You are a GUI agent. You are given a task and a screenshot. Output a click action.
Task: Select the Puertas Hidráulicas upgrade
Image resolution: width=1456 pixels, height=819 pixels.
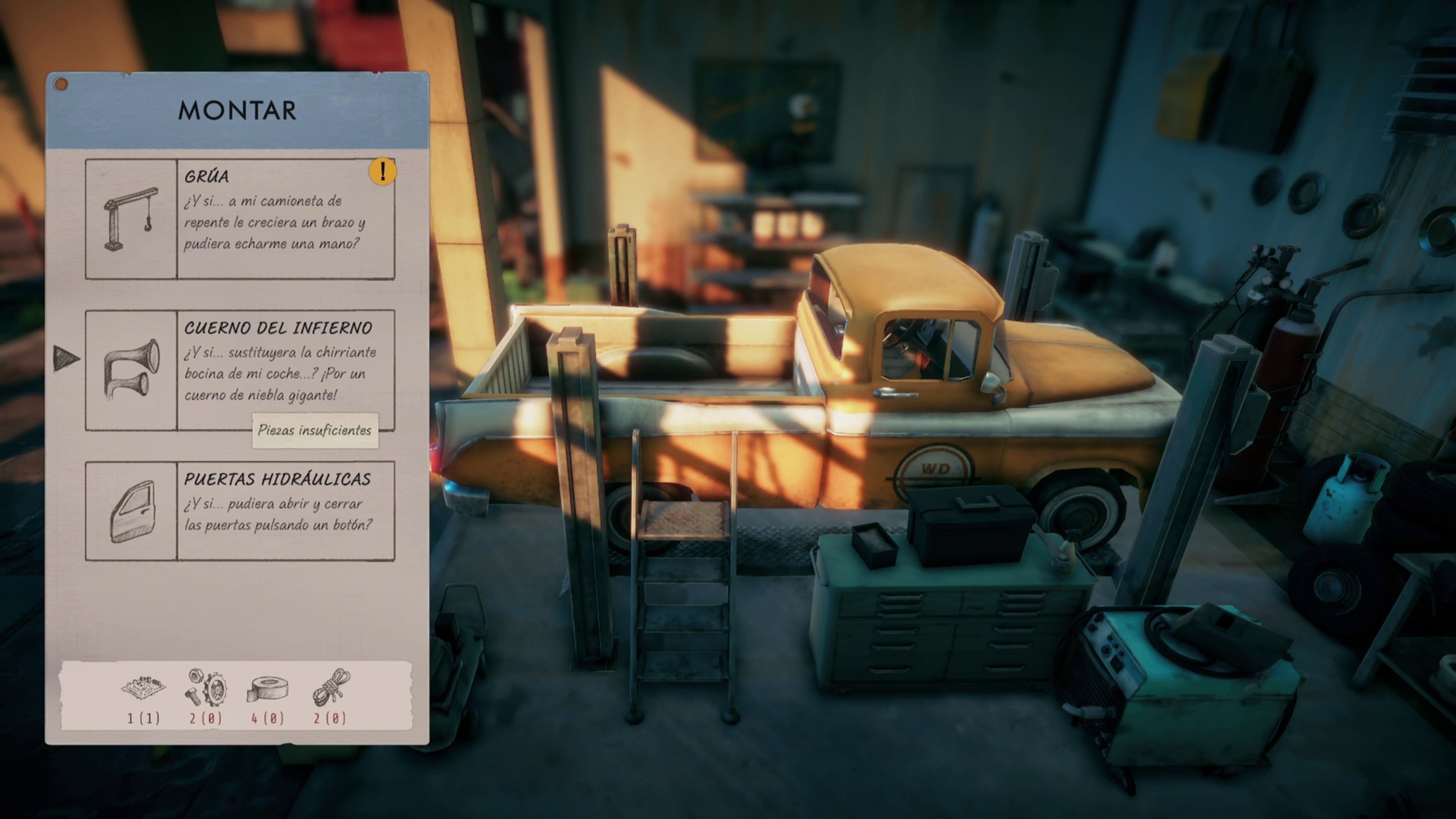click(240, 511)
